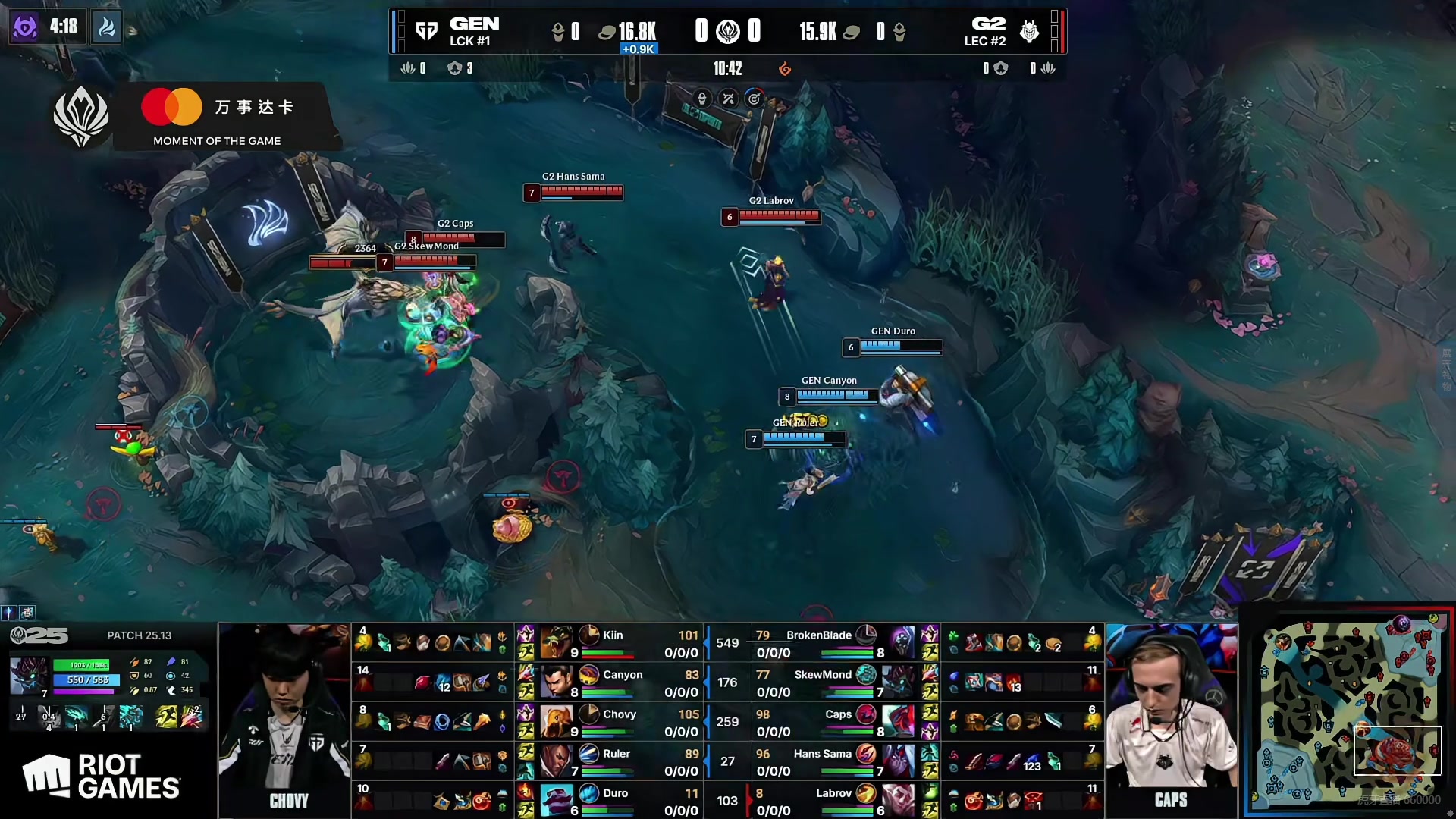Click the Riot Games logo

(x=102, y=777)
